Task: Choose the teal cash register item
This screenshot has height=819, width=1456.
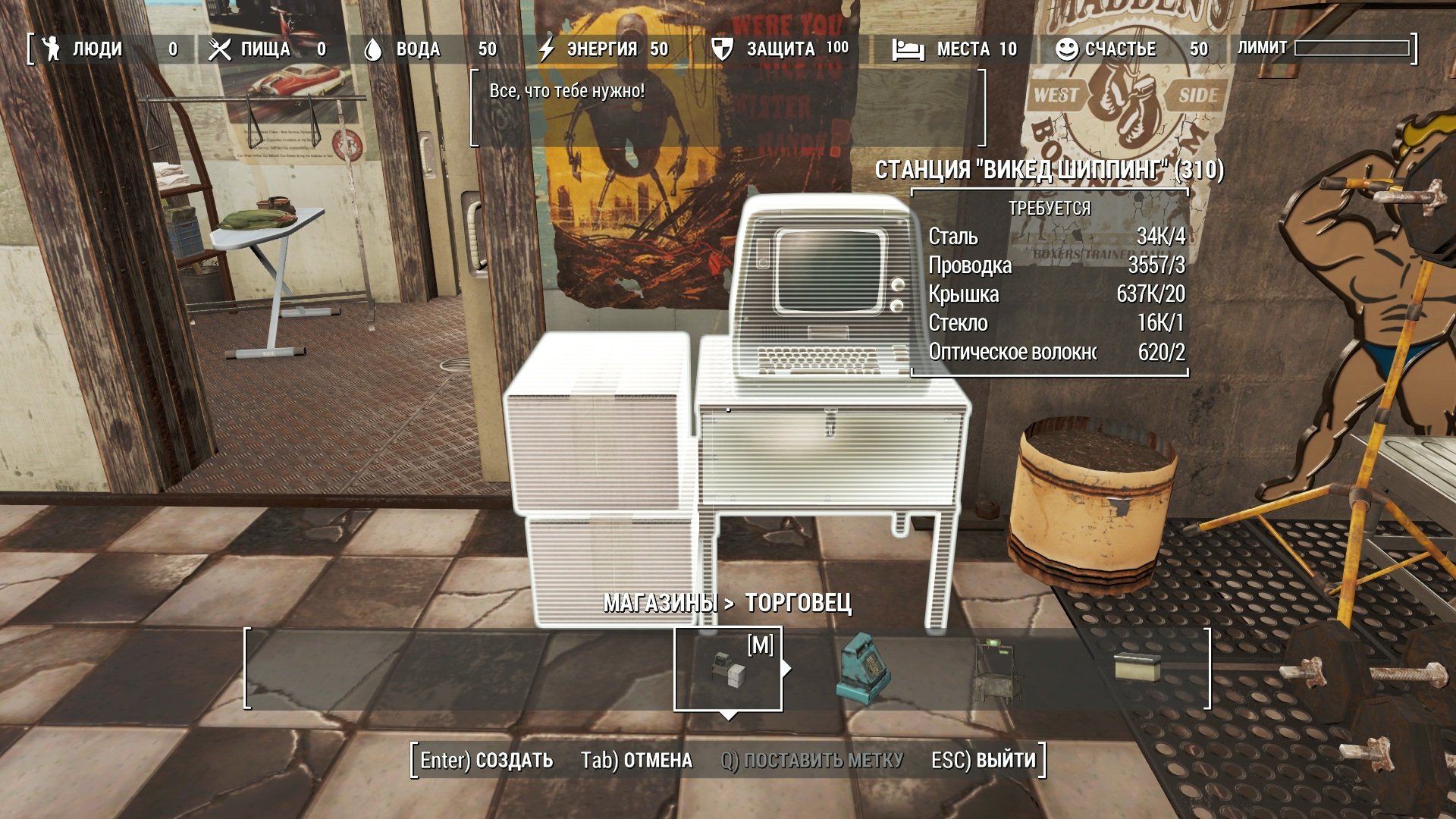Action: click(863, 668)
